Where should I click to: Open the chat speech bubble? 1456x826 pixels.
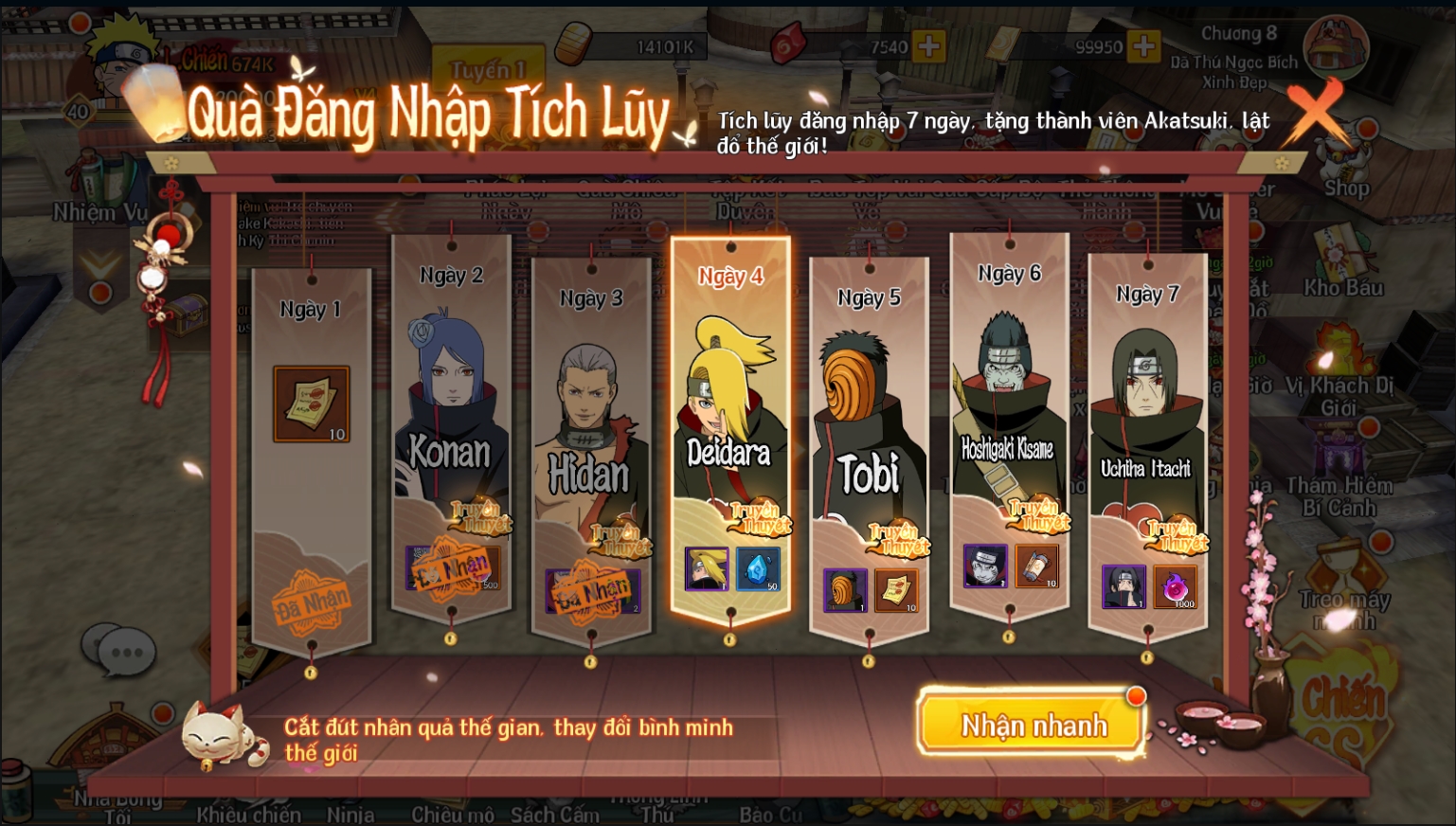point(118,652)
